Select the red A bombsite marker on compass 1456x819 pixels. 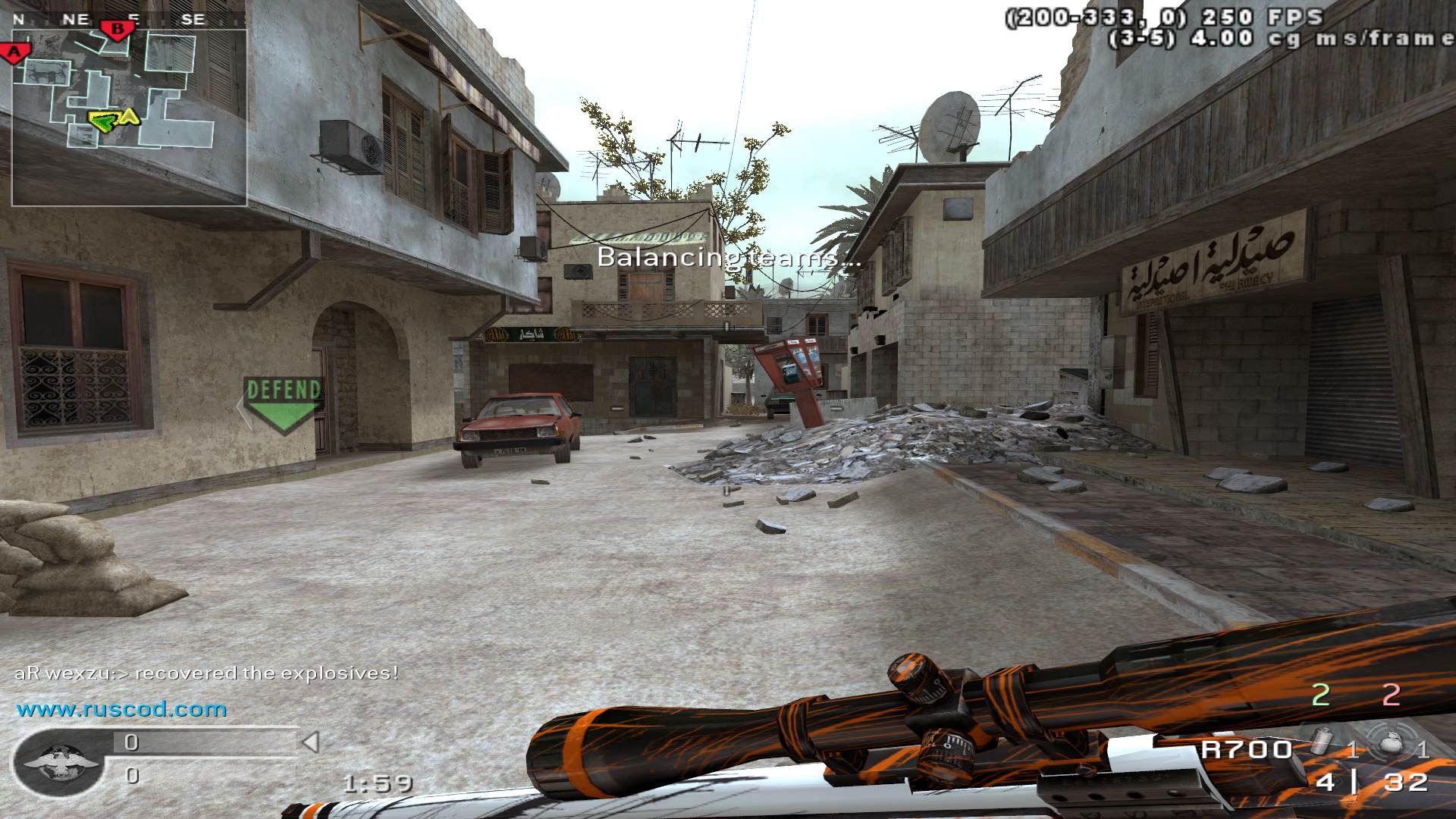pyautogui.click(x=14, y=52)
